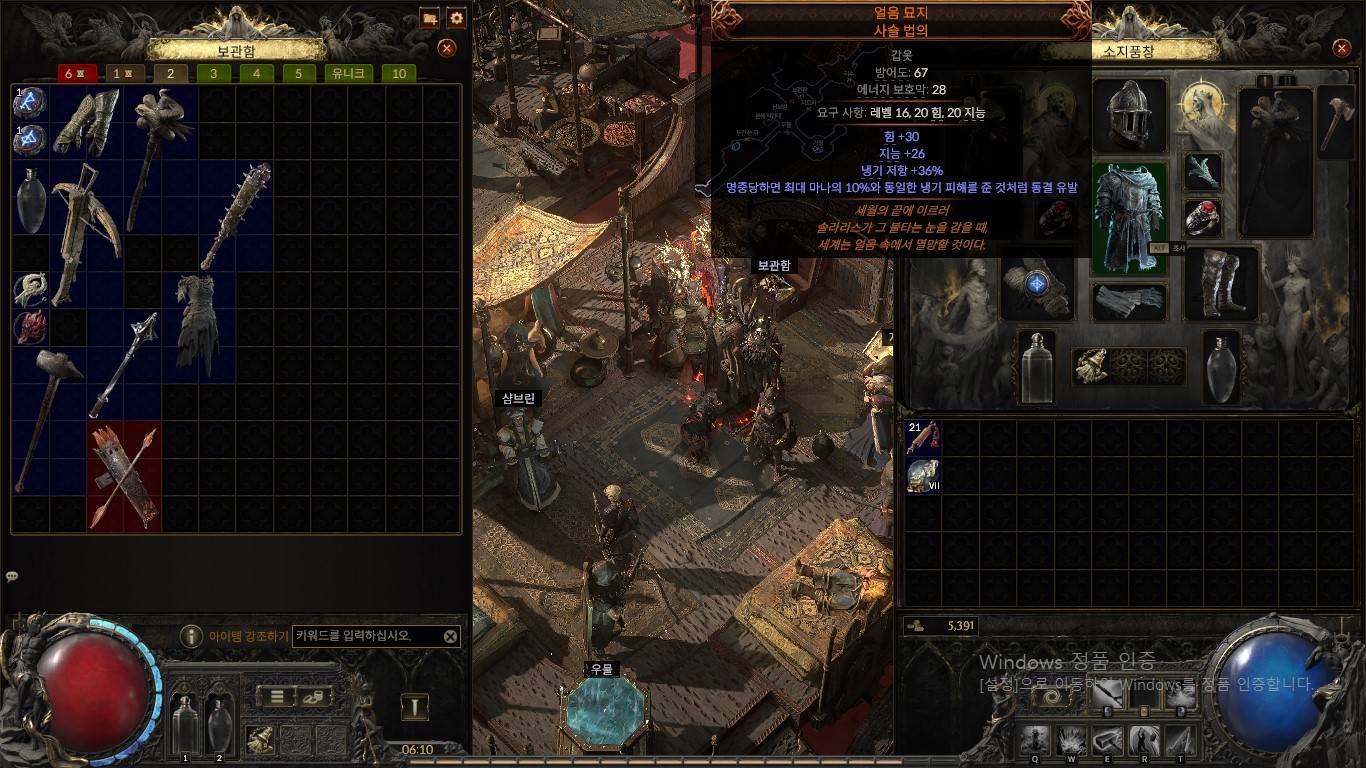Select the equipped helmet slot

[x=1130, y=116]
